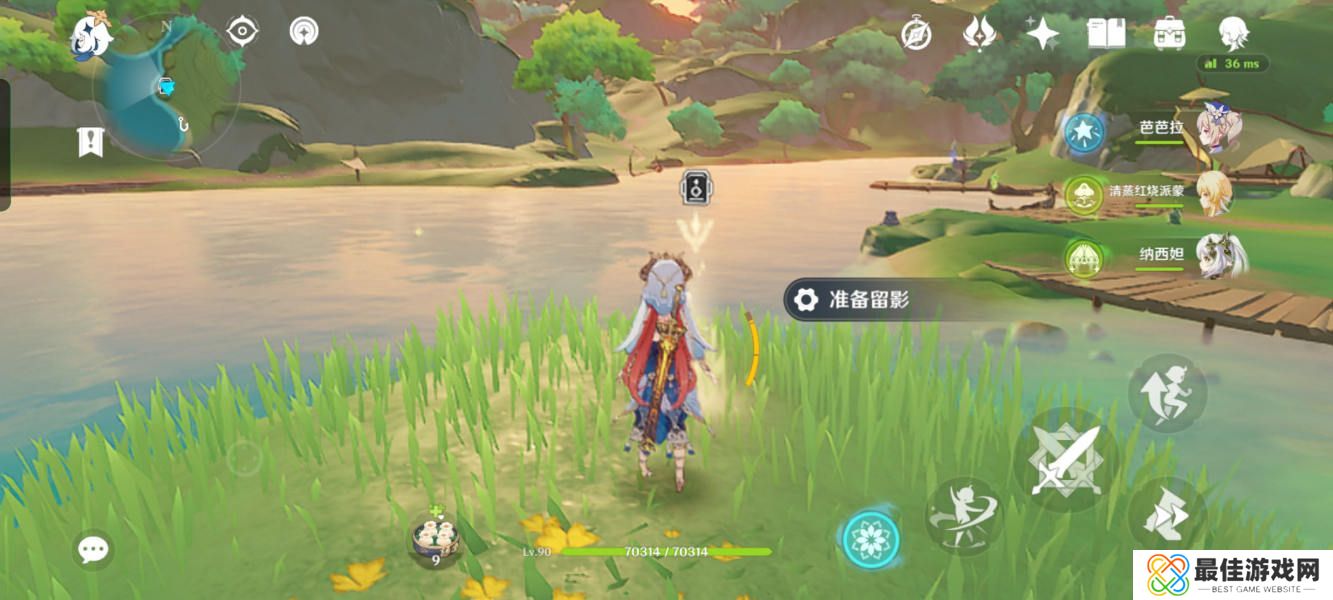Viewport: 1333px width, 600px height.
Task: Use the crossed-swords normal attack button
Action: (x=1066, y=460)
